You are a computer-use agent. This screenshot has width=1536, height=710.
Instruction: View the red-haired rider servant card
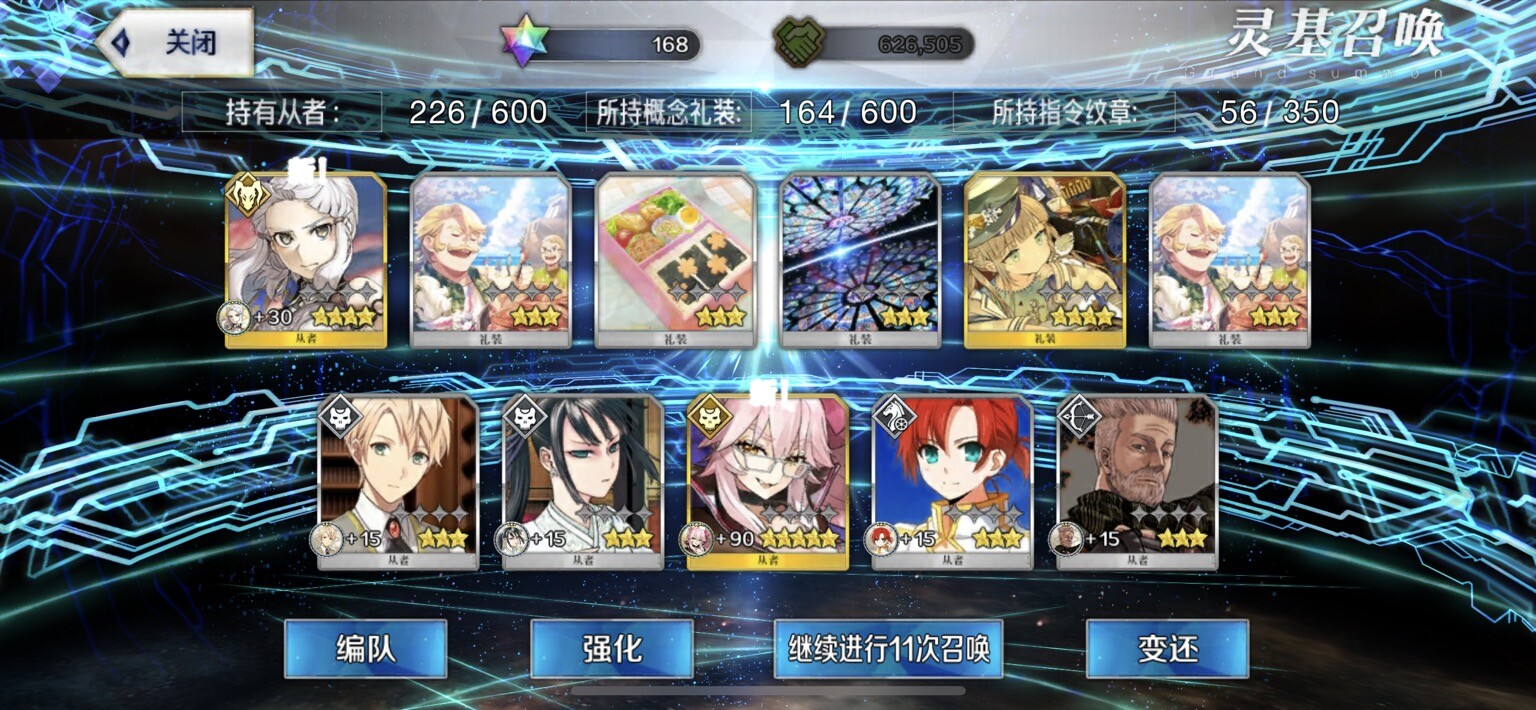[x=952, y=482]
